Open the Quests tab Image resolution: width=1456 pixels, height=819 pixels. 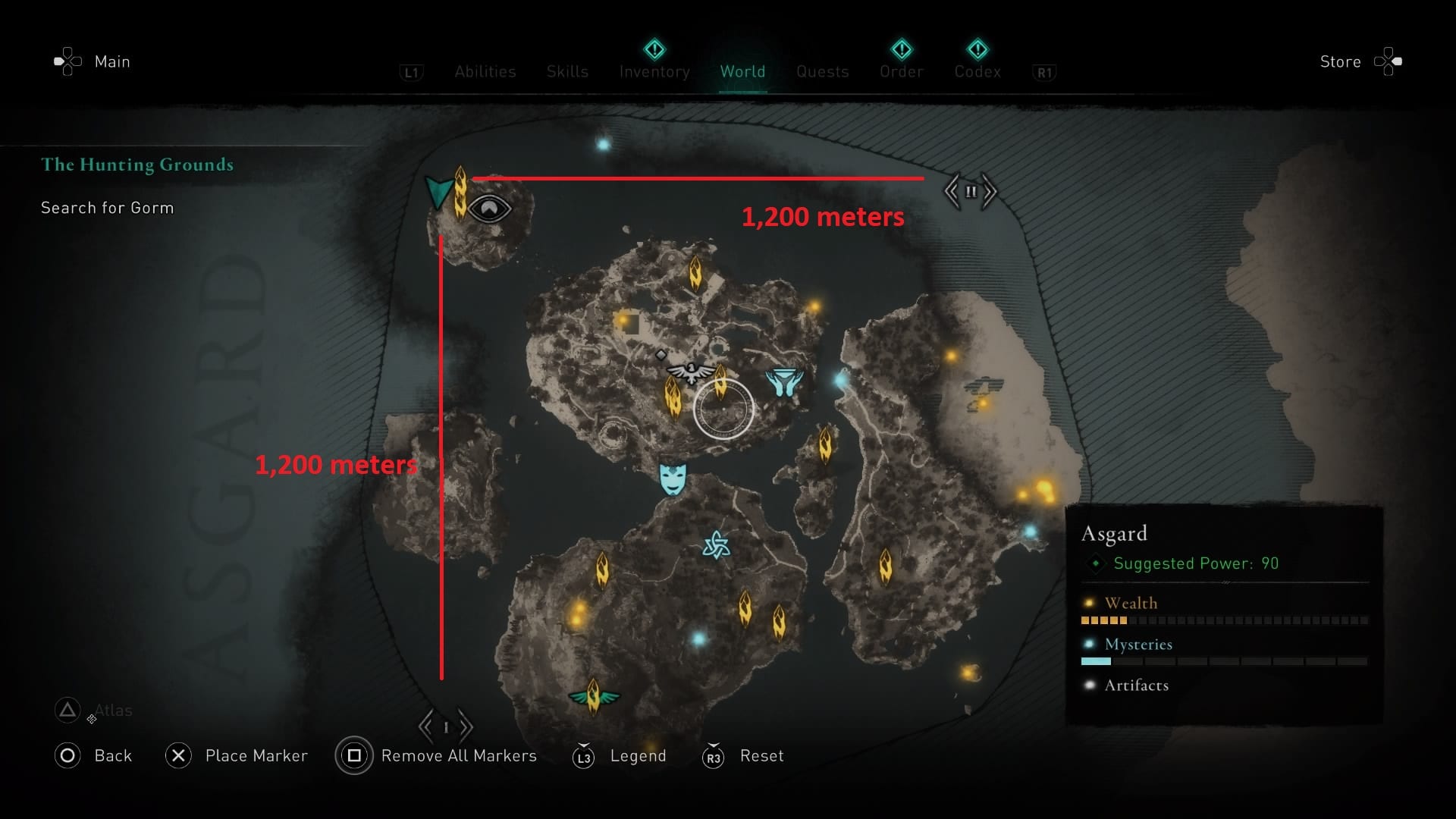click(x=822, y=71)
